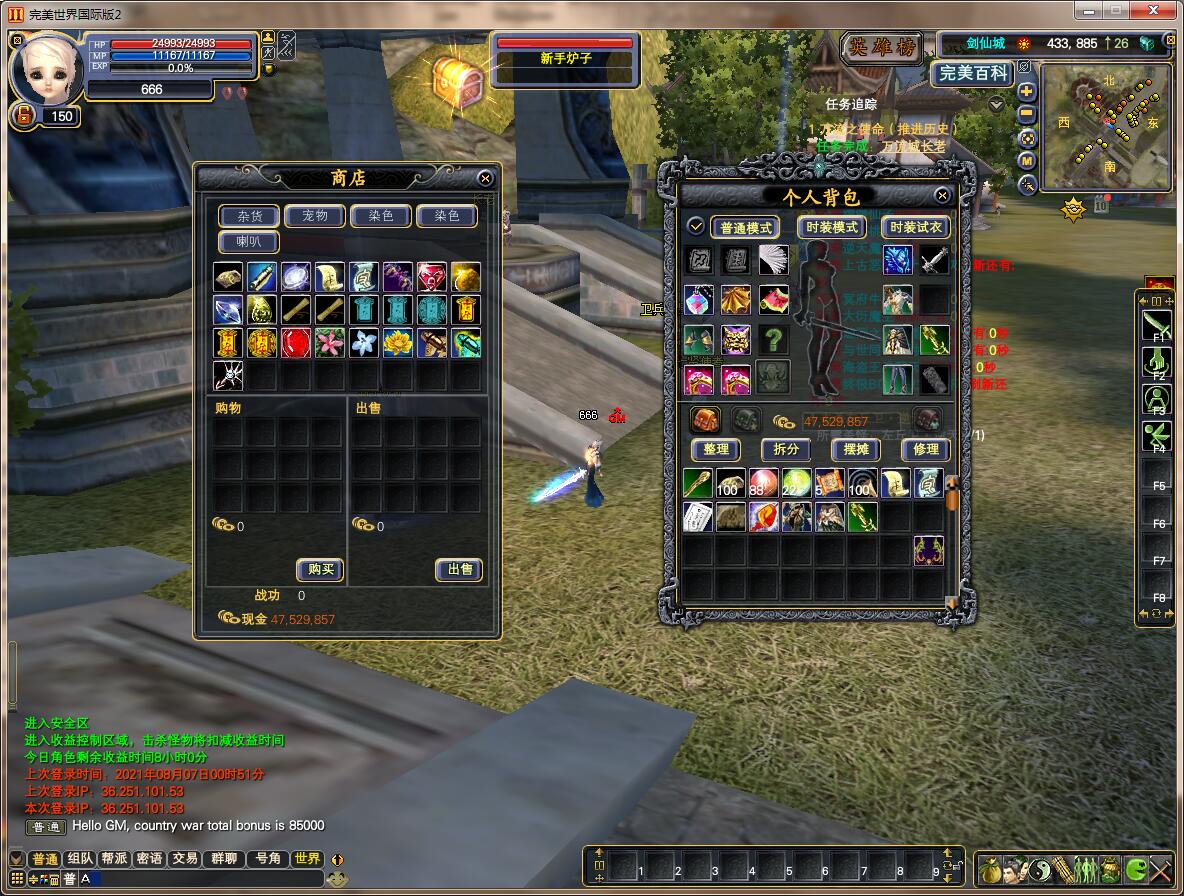
Task: Click the 出售 sell button
Action: pyautogui.click(x=460, y=569)
